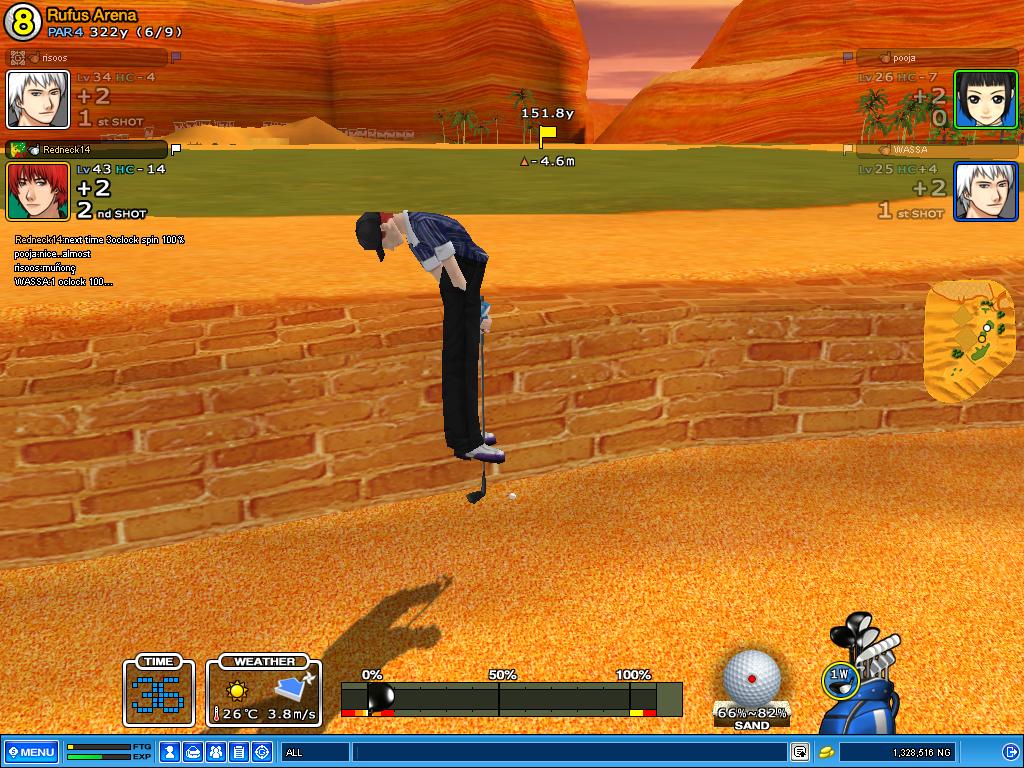Set the spin point on the golf ball

[752, 679]
